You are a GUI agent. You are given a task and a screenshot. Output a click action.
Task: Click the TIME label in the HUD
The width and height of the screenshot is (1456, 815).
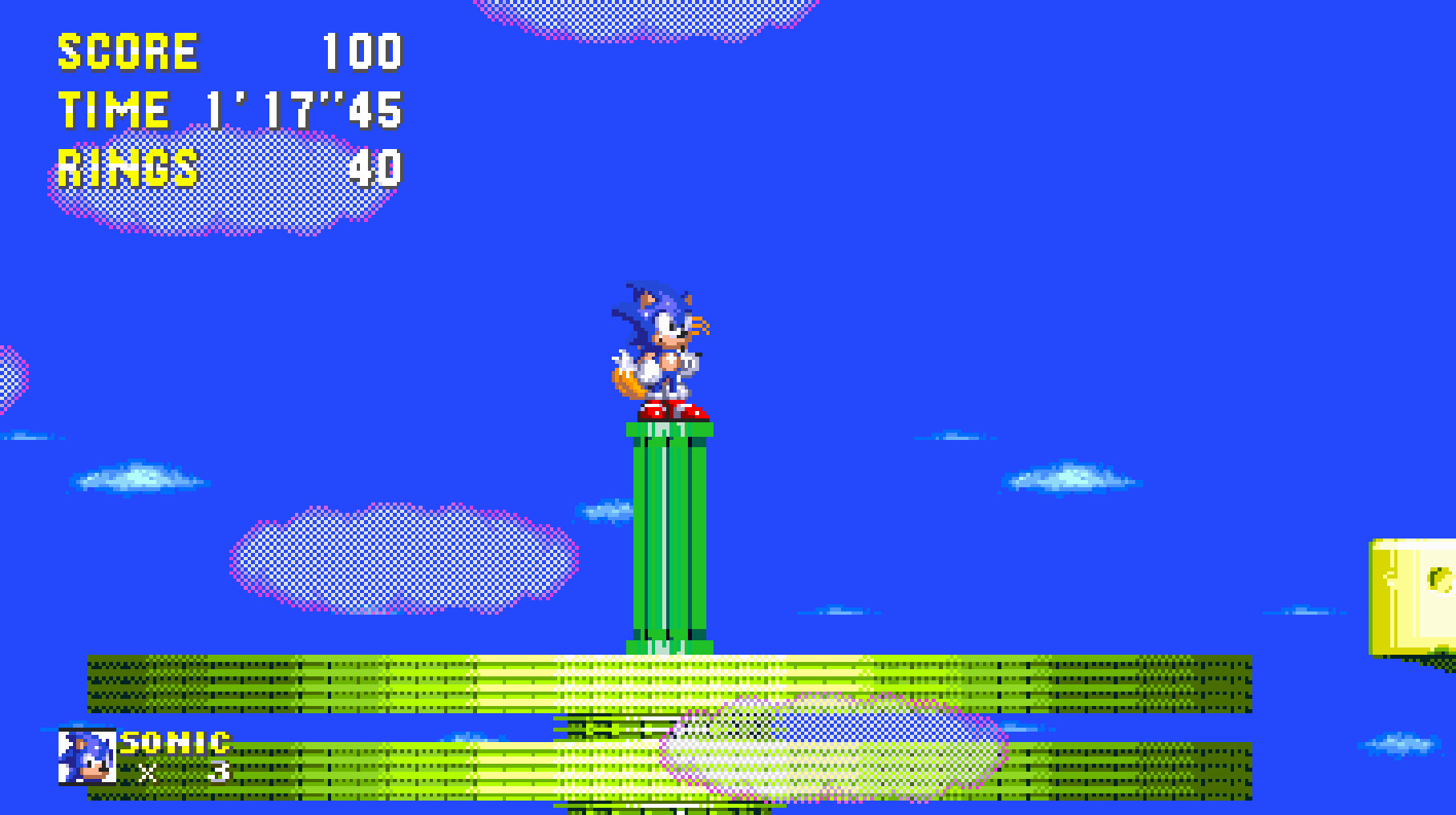tap(112, 108)
